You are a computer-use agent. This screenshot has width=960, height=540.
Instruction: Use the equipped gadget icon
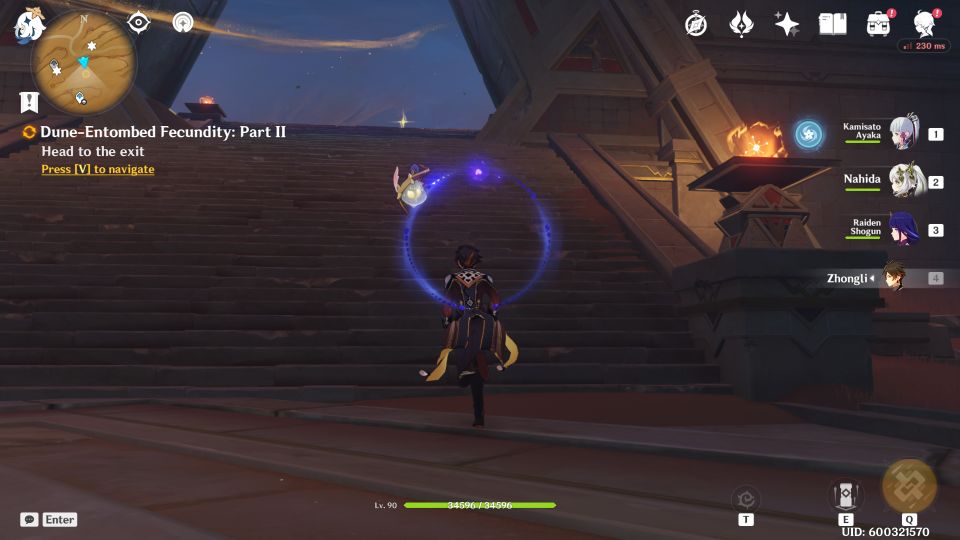(x=745, y=499)
